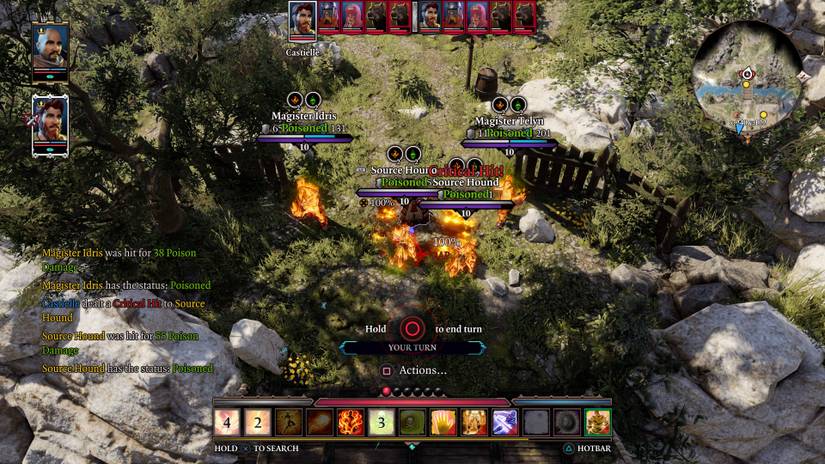Cast the fireball comet skill
The height and width of the screenshot is (464, 825).
(x=319, y=422)
